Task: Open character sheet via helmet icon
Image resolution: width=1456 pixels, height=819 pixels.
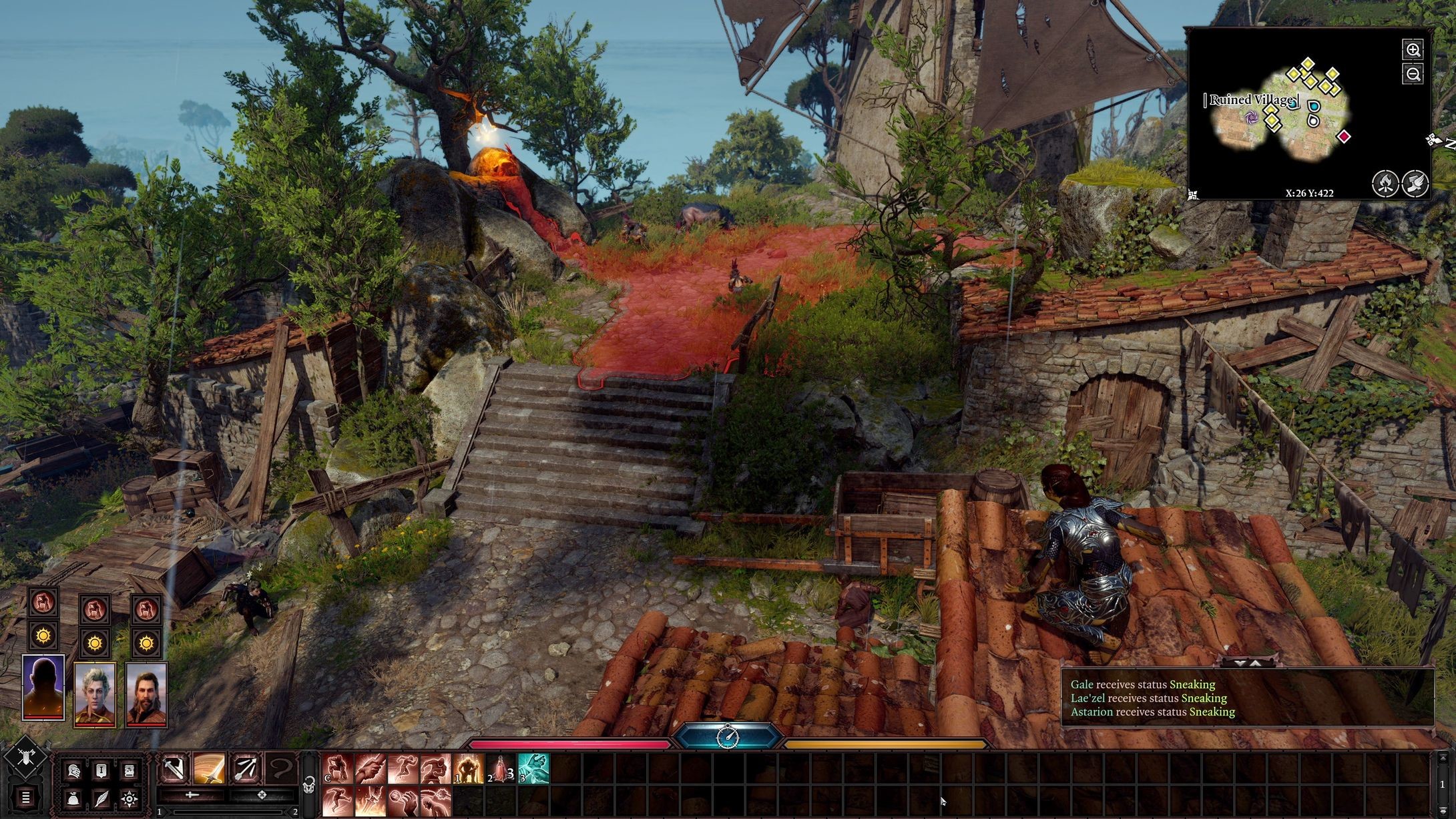Action: pyautogui.click(x=73, y=771)
